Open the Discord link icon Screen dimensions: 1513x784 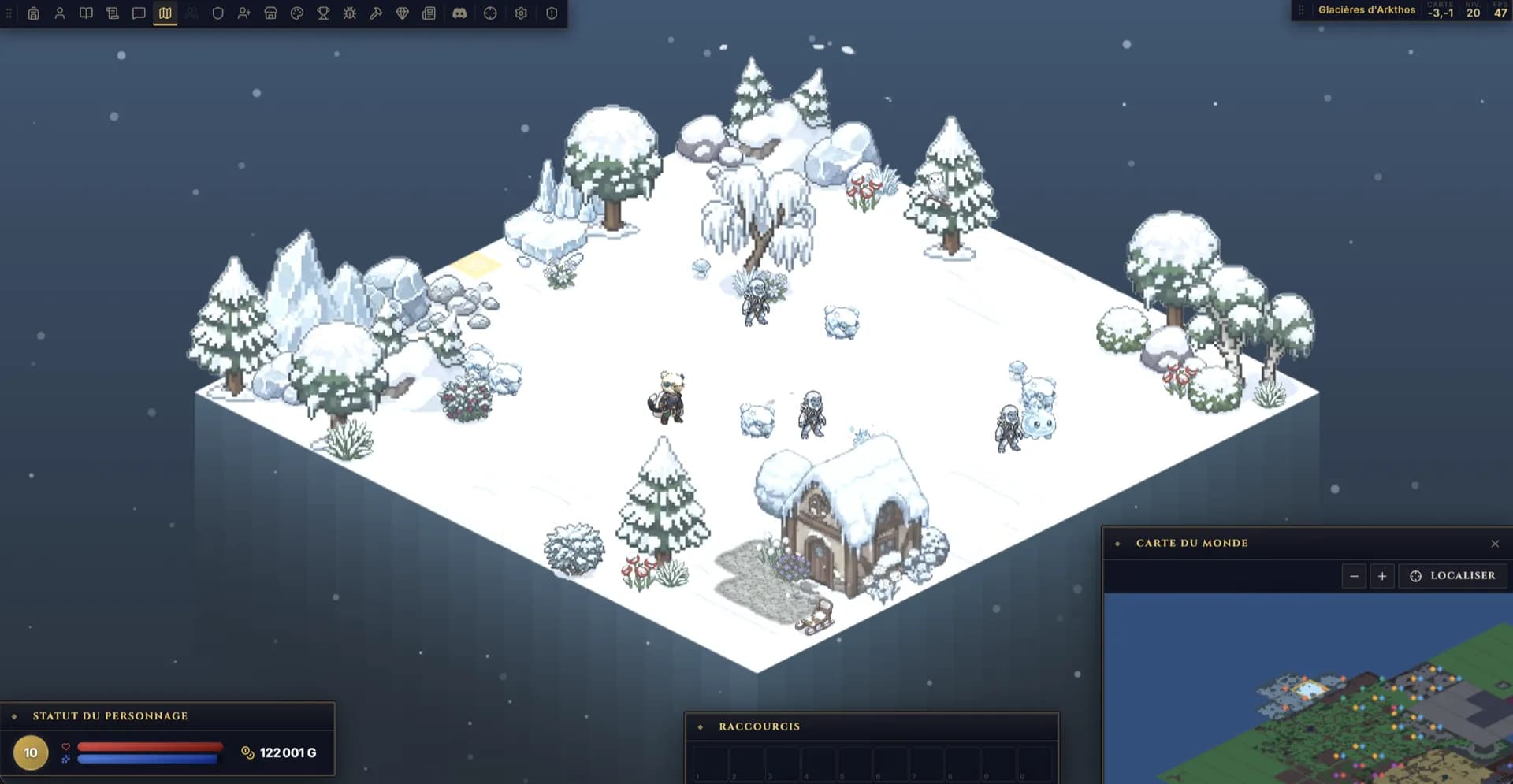click(459, 13)
